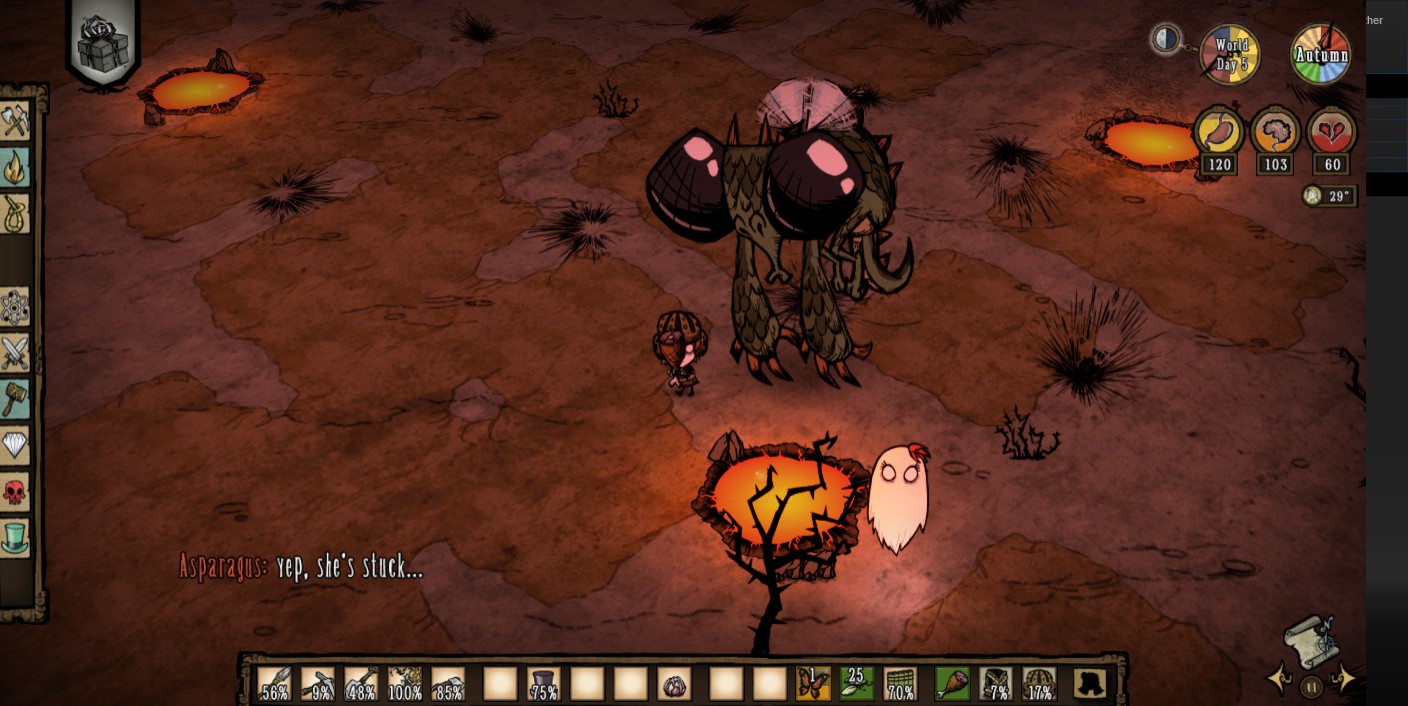This screenshot has height=706, width=1408.
Task: Open the Tools crafting tab
Action: [x=15, y=122]
